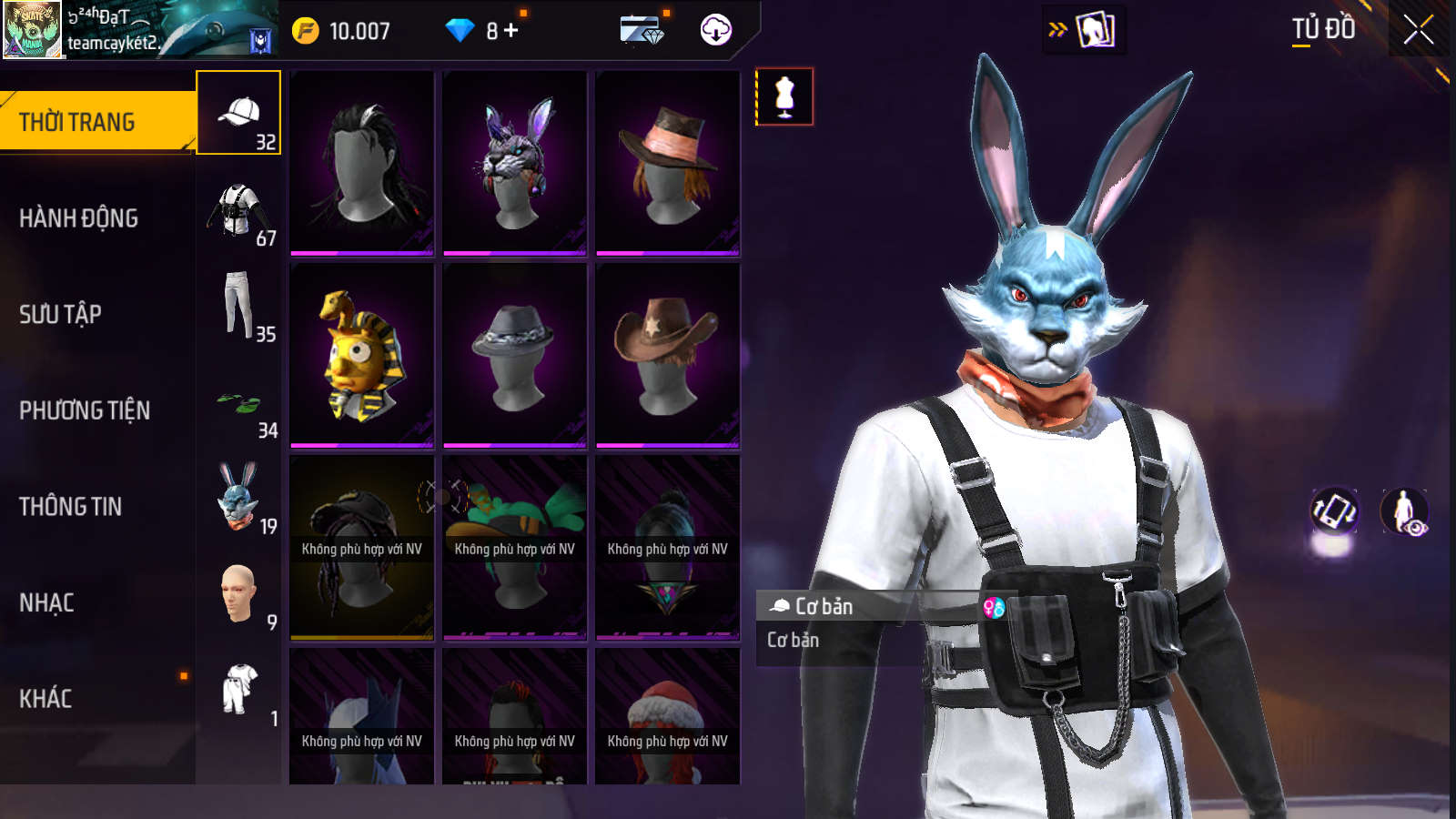Viewport: 1456px width, 819px height.
Task: Select the white cap headwear category
Action: [238, 113]
